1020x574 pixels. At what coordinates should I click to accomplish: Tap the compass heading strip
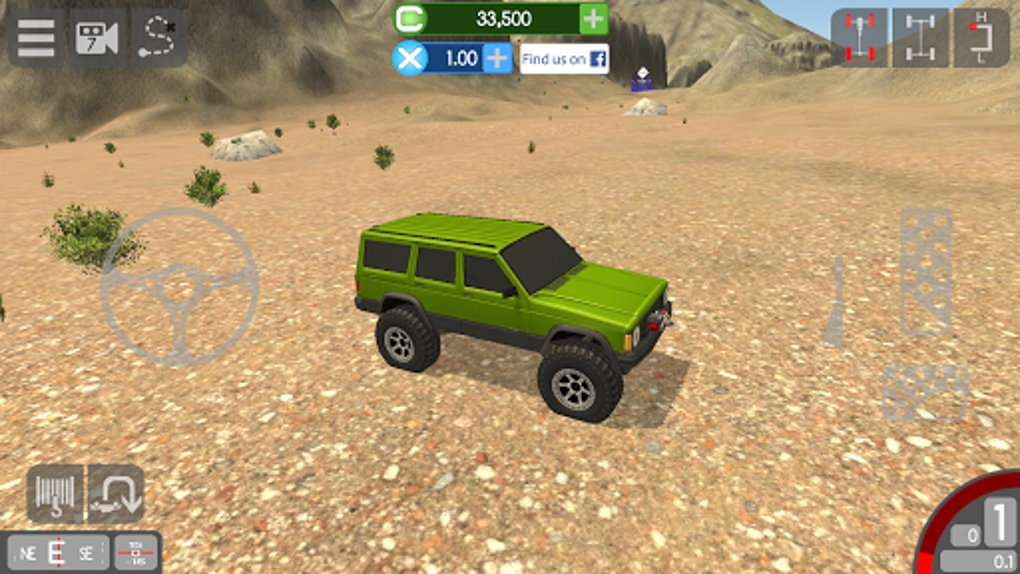(x=57, y=552)
